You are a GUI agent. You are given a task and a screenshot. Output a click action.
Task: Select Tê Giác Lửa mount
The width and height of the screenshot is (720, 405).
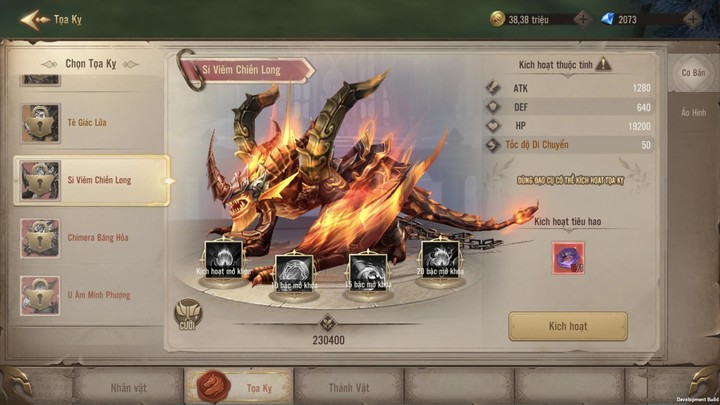(90, 123)
